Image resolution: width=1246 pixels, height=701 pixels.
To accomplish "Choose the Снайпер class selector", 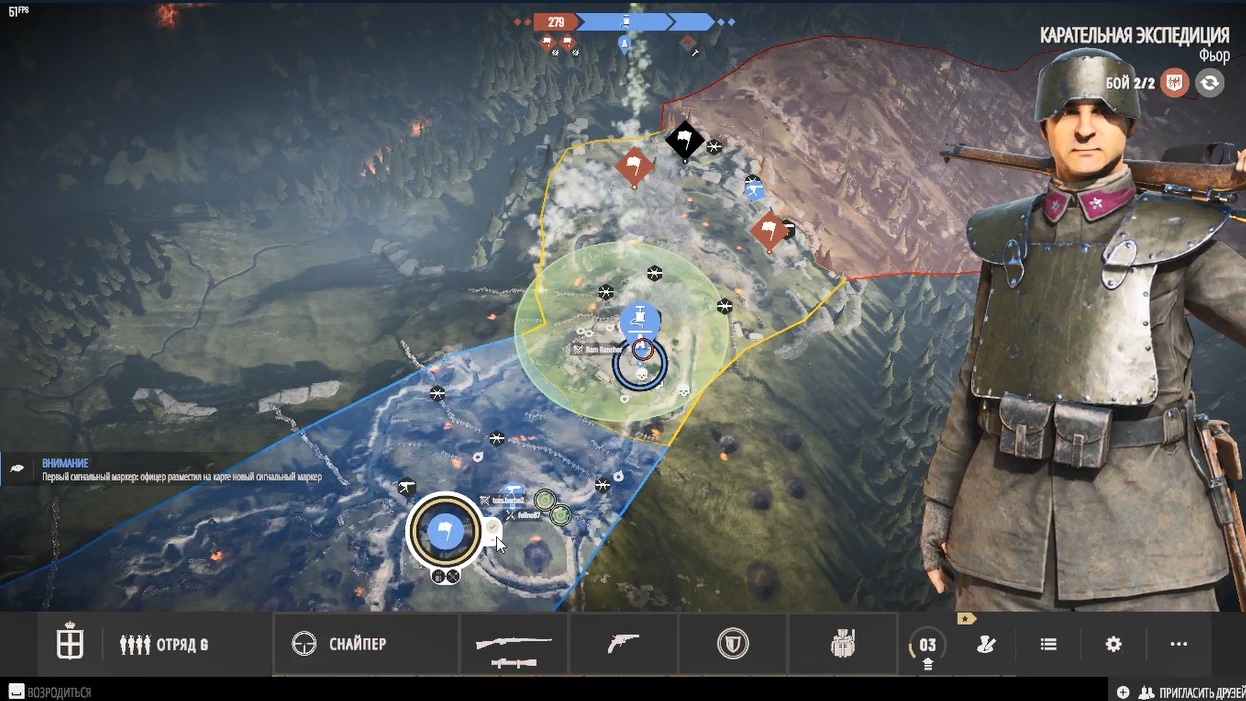I will [x=340, y=645].
